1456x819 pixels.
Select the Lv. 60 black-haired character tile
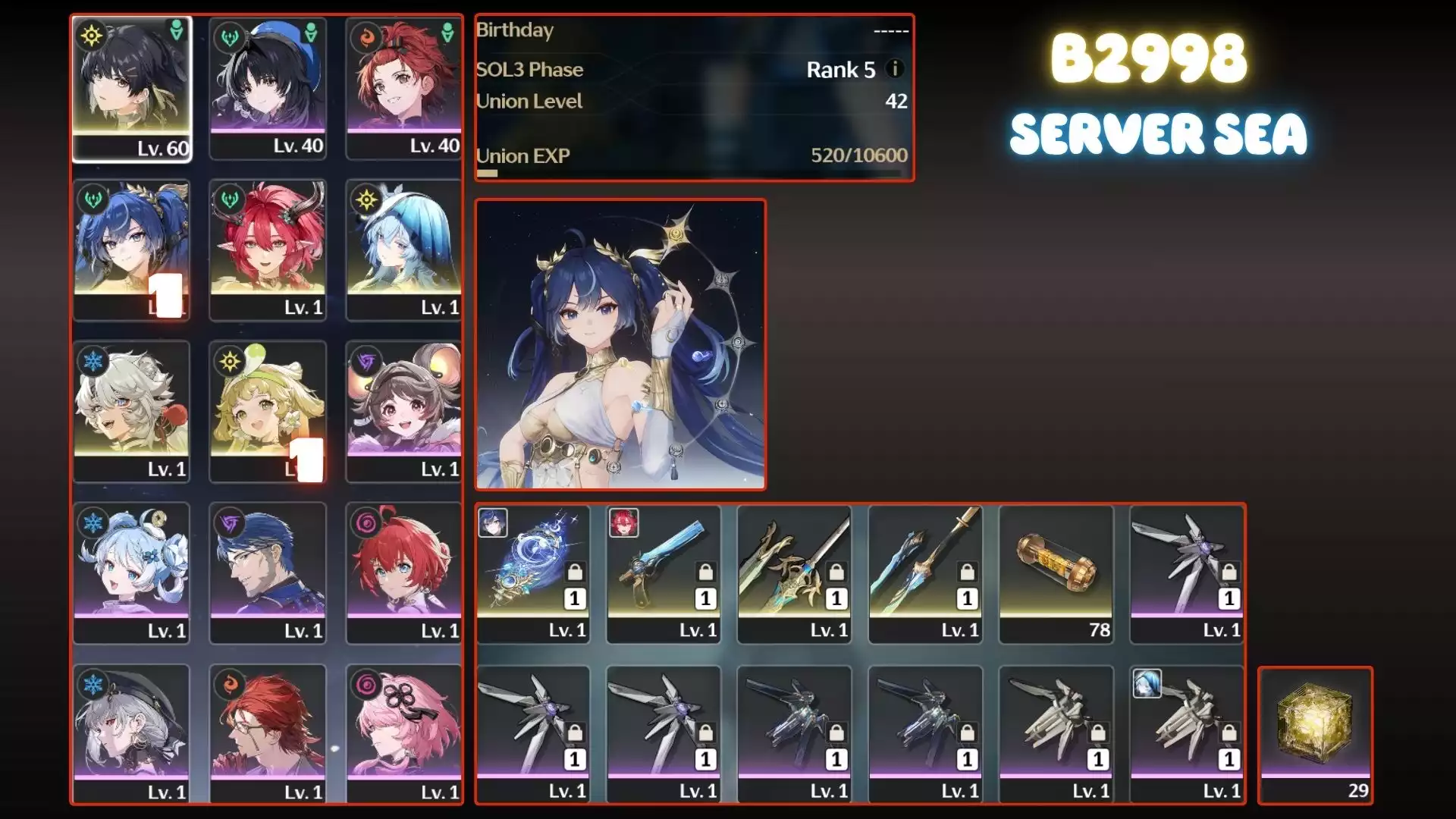pyautogui.click(x=131, y=88)
